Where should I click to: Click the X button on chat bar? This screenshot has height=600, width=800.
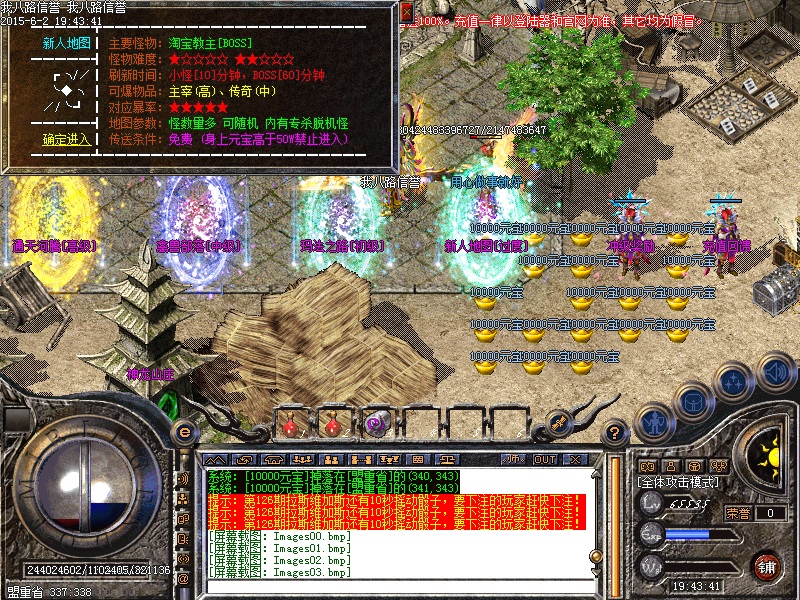(577, 460)
